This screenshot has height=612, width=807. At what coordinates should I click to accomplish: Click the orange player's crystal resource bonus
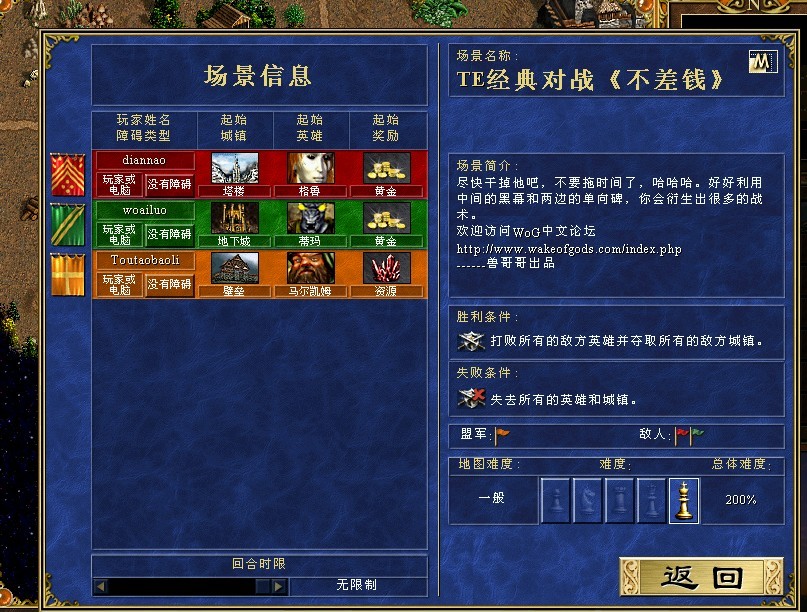click(x=385, y=268)
